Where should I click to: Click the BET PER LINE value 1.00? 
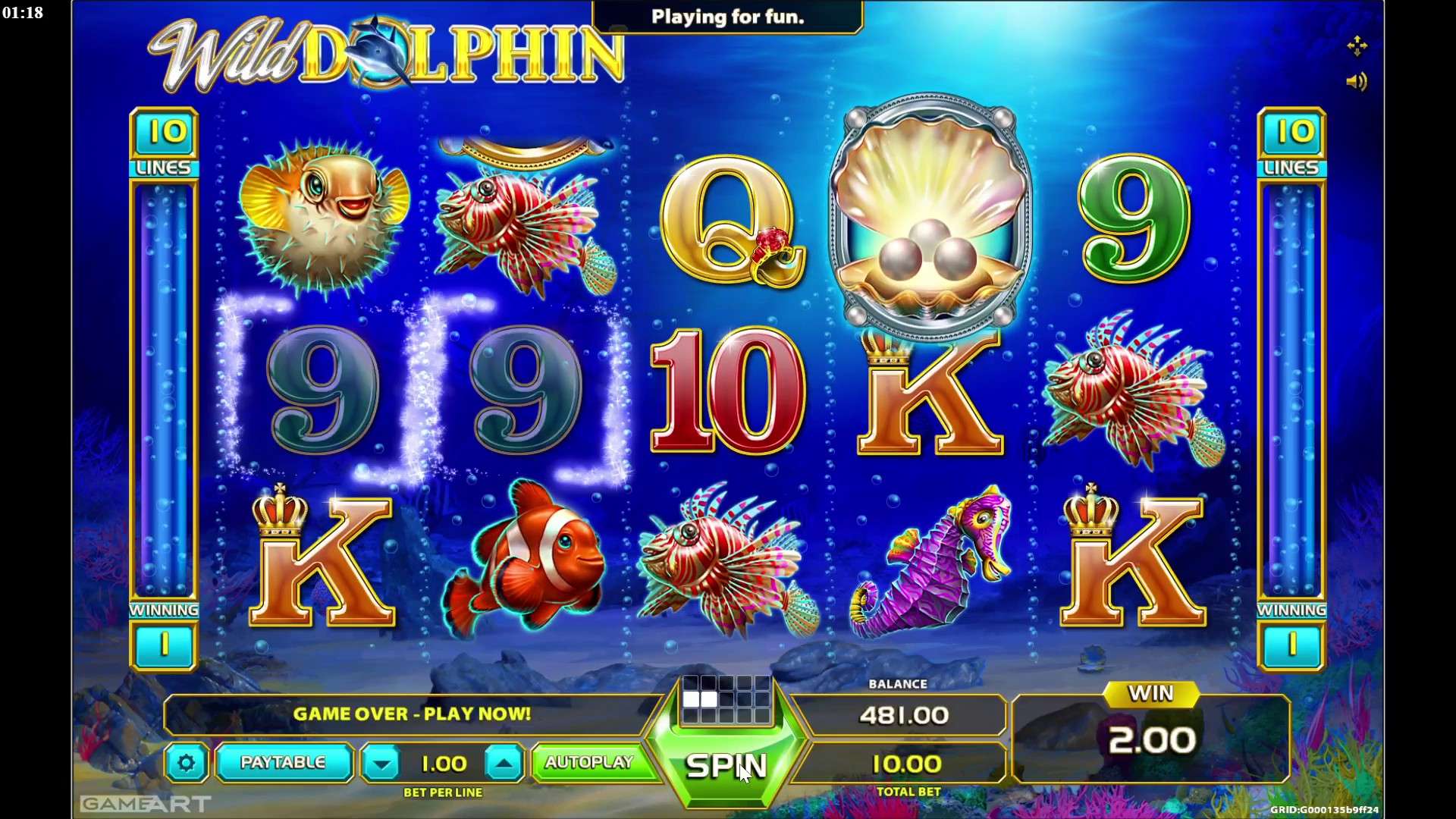click(444, 763)
